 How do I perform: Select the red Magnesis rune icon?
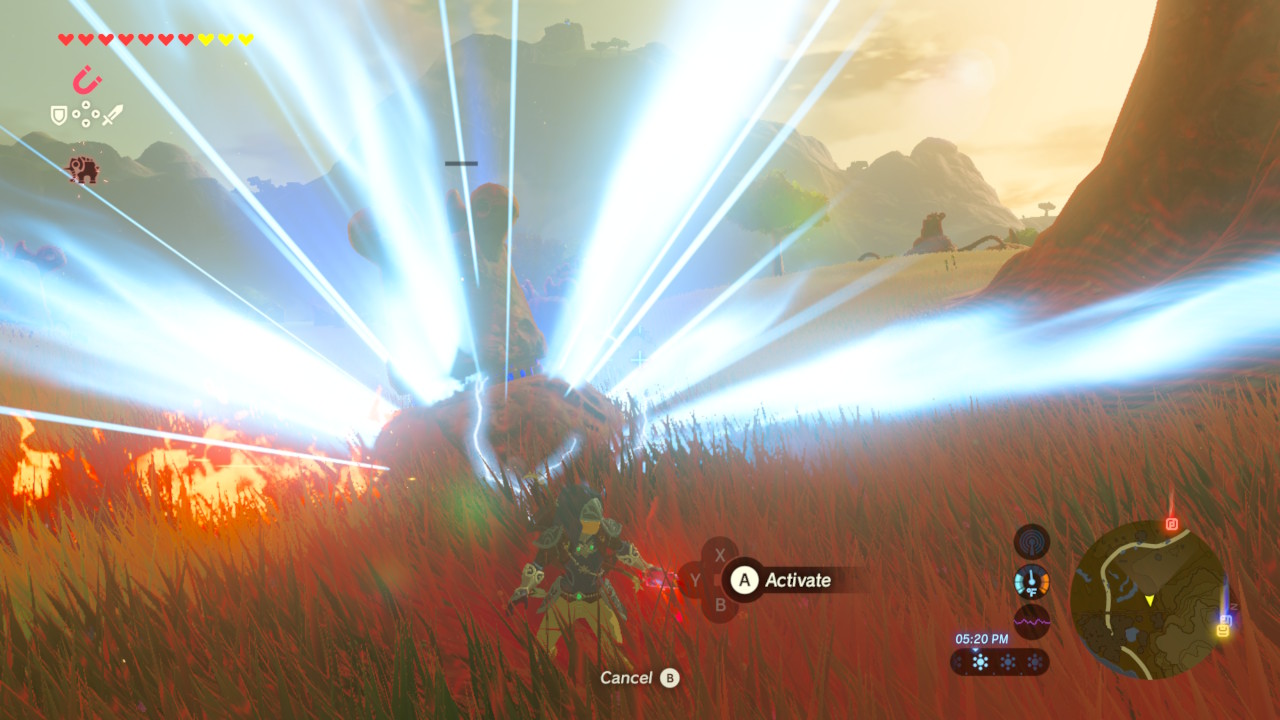[x=87, y=80]
